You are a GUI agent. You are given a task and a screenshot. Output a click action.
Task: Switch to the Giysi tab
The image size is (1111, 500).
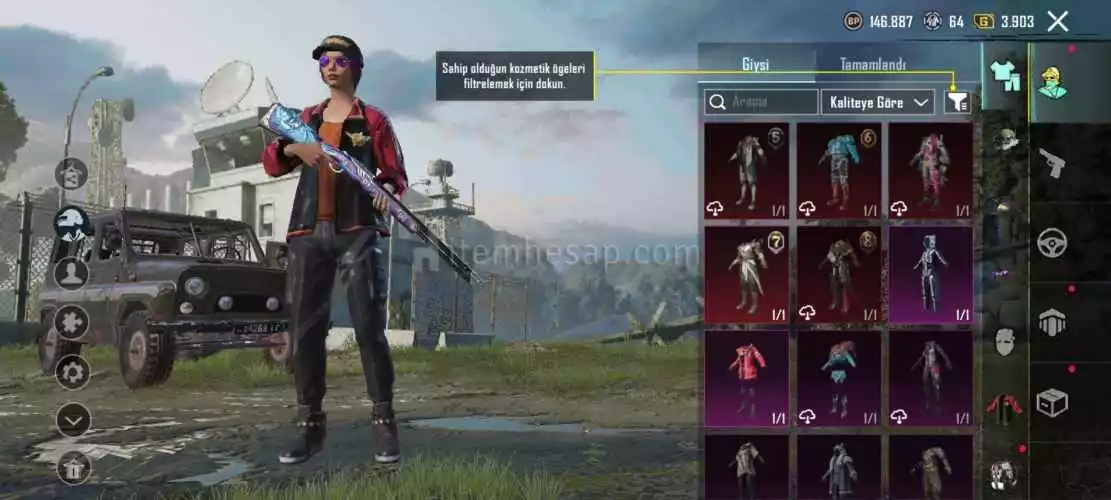[755, 65]
